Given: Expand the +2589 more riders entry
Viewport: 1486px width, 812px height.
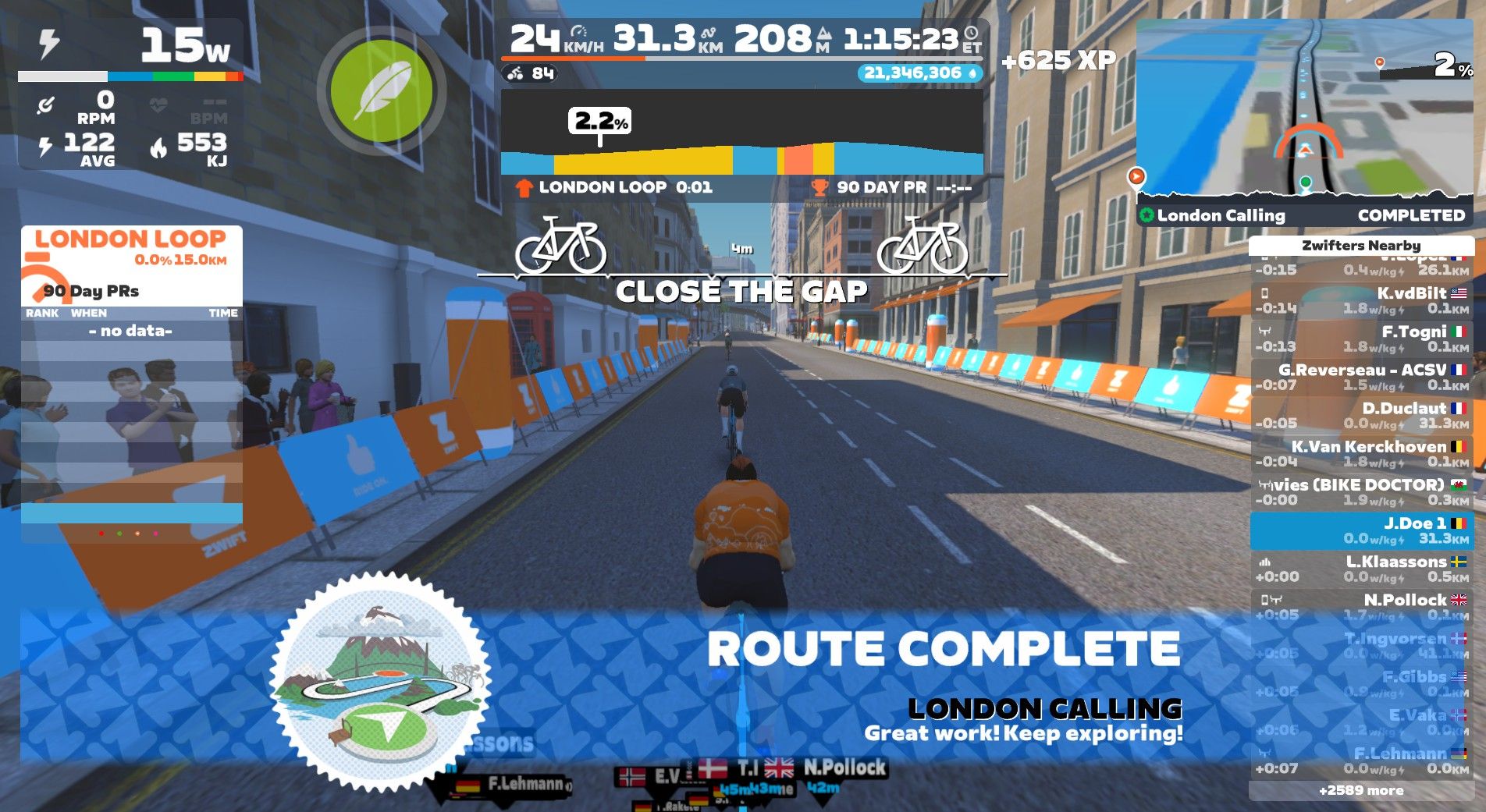Looking at the screenshot, I should point(1361,790).
